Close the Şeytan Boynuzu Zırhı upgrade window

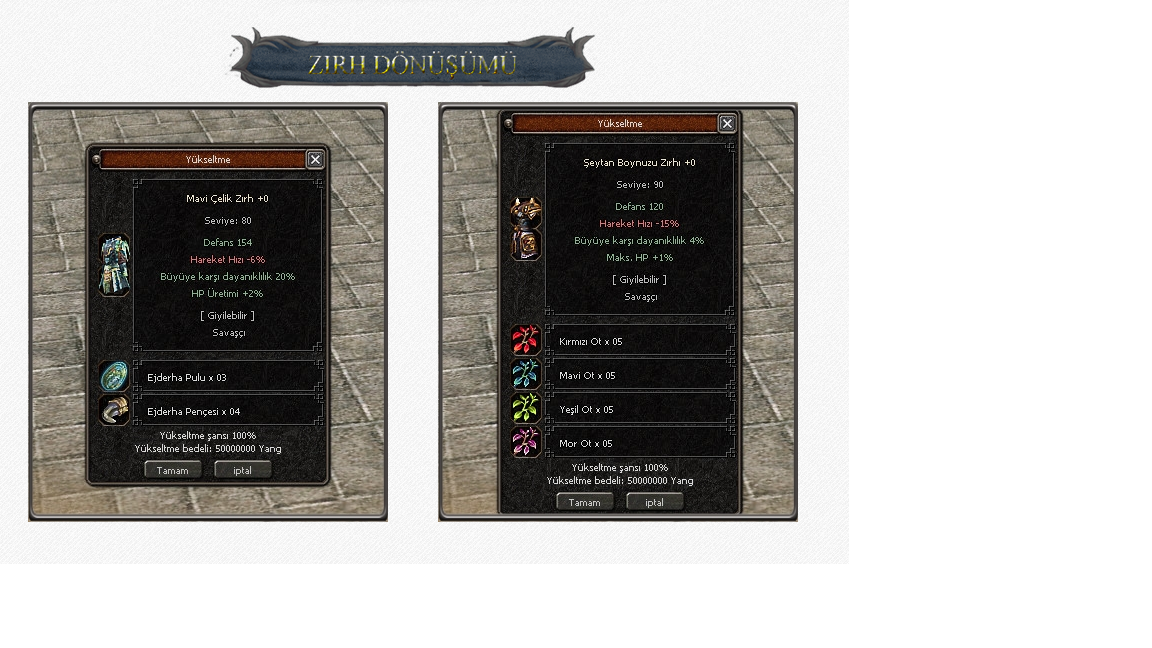point(727,124)
